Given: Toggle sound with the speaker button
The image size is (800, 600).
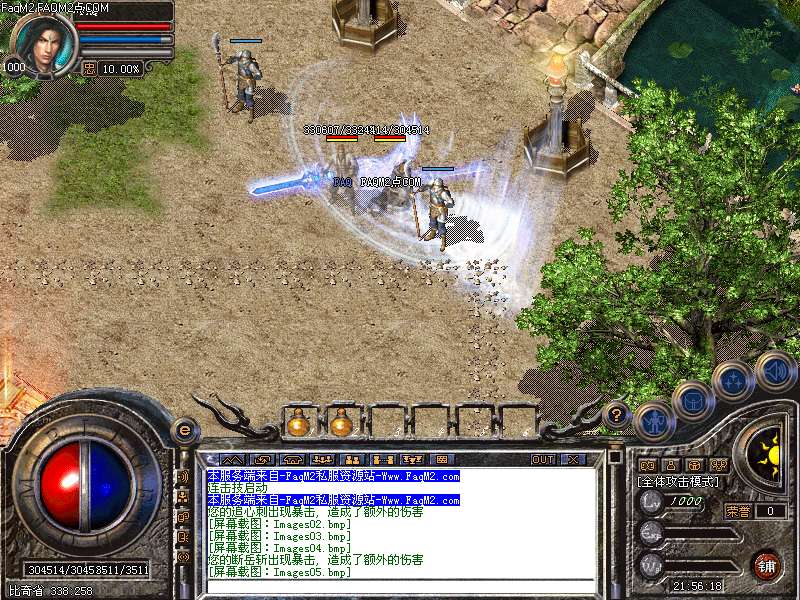Looking at the screenshot, I should click(x=774, y=370).
